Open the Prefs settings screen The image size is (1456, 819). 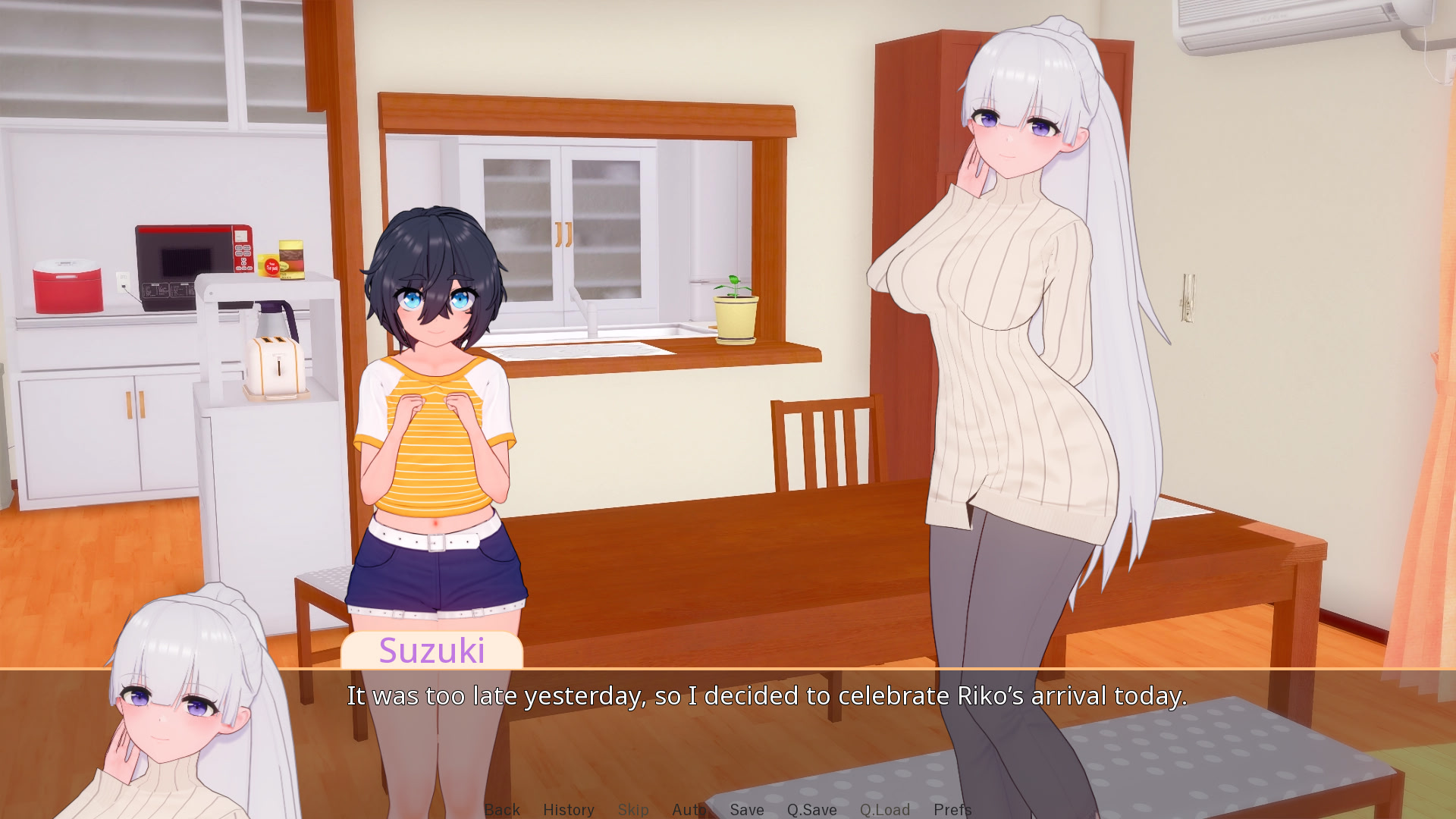[952, 809]
